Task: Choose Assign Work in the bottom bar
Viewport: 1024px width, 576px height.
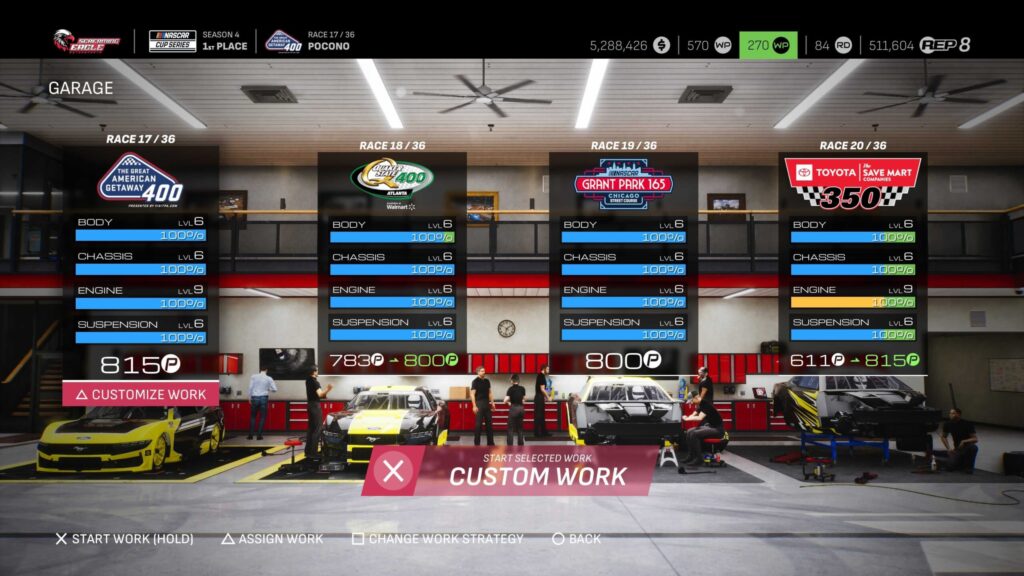Action: pos(272,539)
